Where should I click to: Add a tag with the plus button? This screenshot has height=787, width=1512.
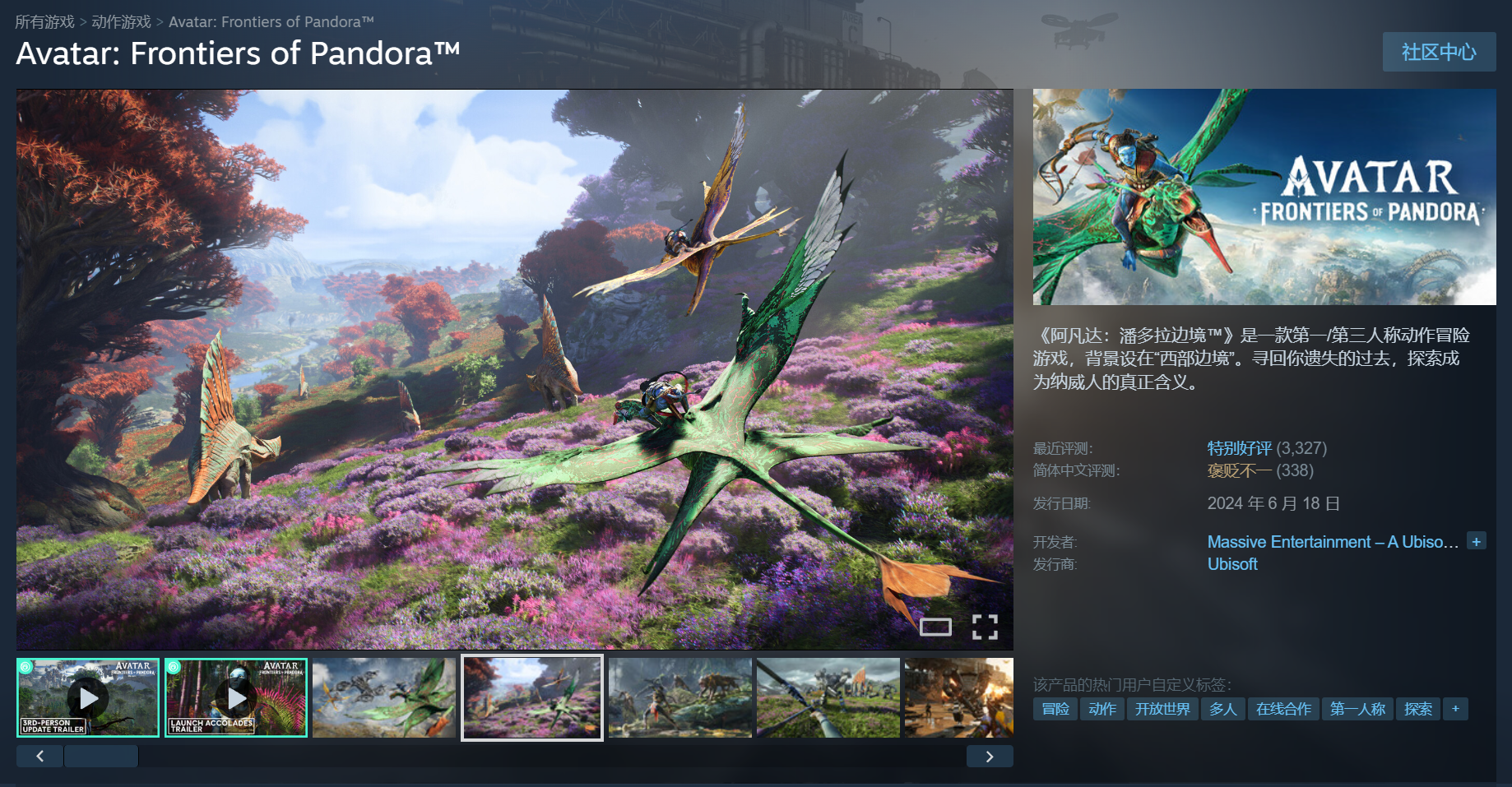[1455, 709]
